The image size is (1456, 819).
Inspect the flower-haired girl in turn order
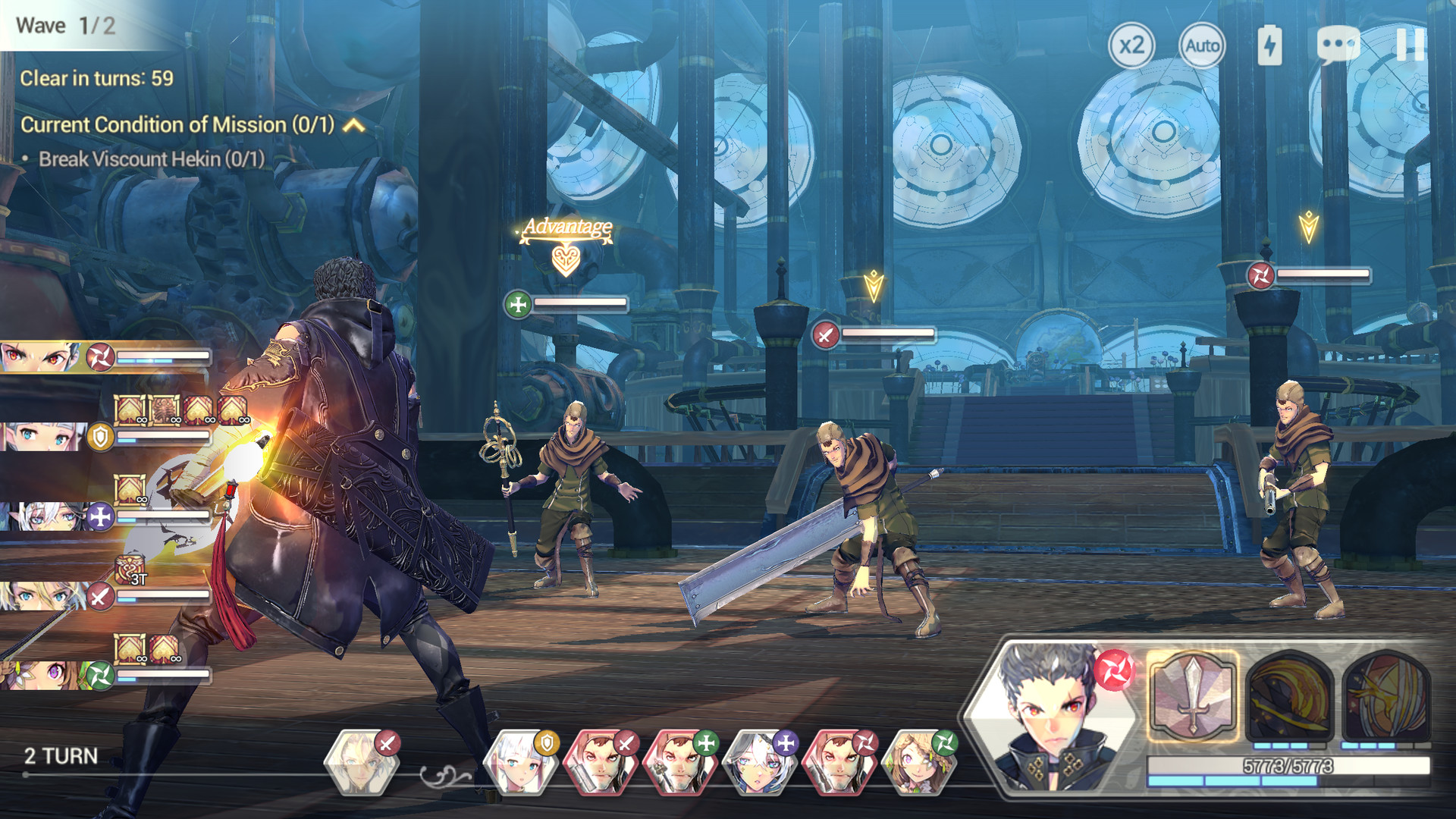[919, 762]
